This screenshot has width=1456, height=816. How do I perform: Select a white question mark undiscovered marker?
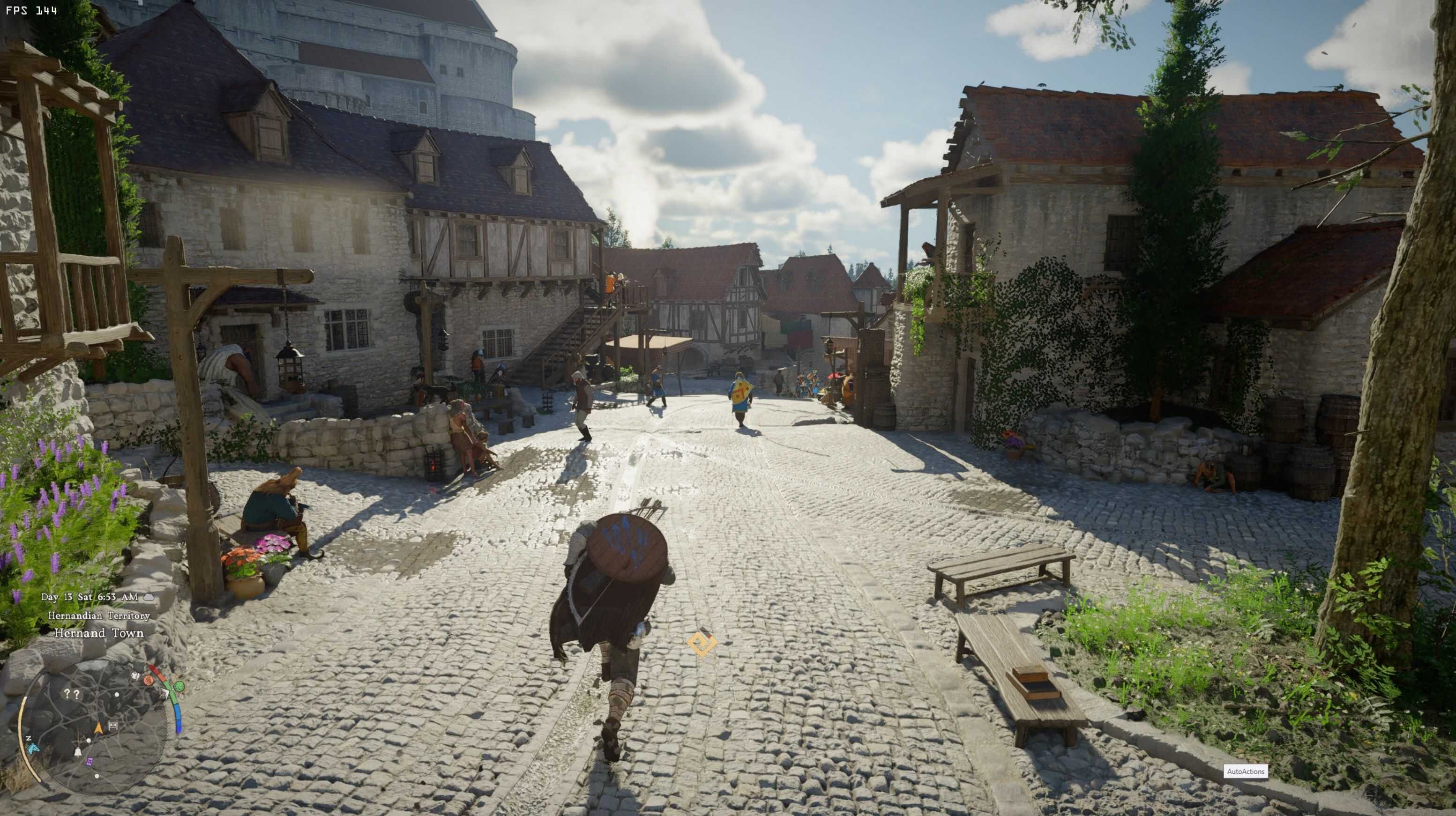click(67, 694)
